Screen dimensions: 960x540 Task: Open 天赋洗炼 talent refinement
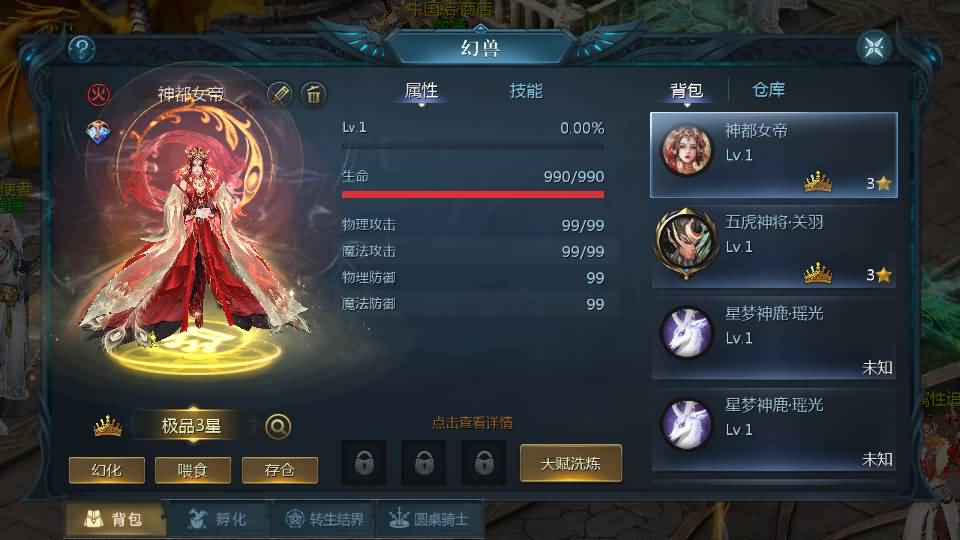(571, 463)
